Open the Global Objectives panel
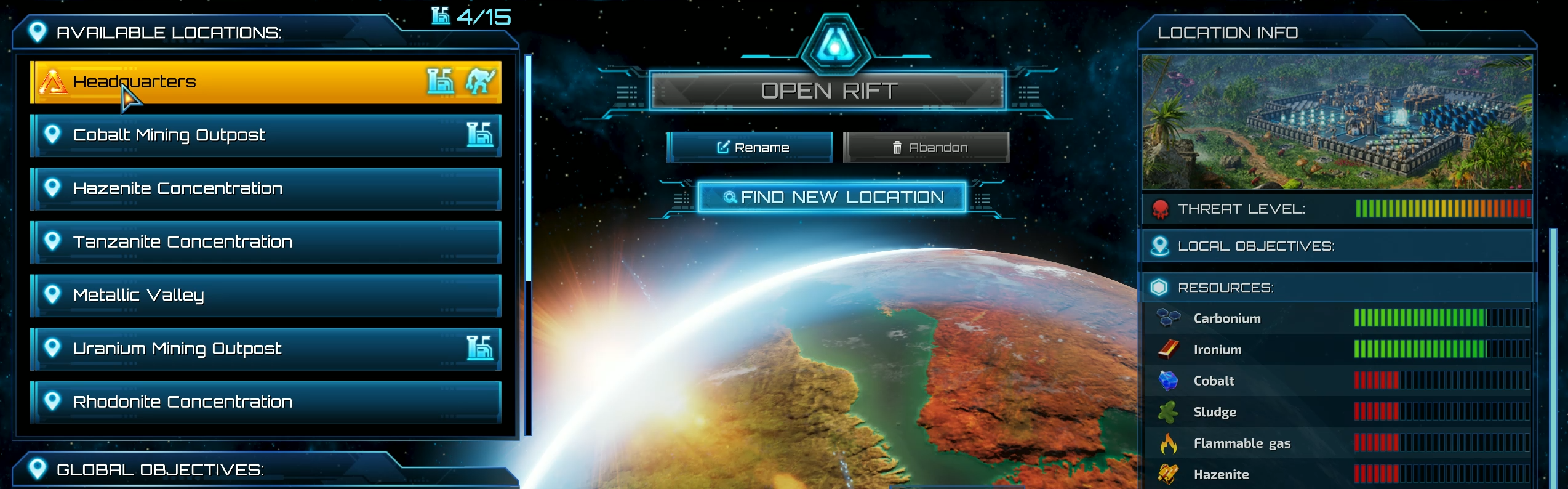This screenshot has width=1568, height=489. (x=160, y=470)
